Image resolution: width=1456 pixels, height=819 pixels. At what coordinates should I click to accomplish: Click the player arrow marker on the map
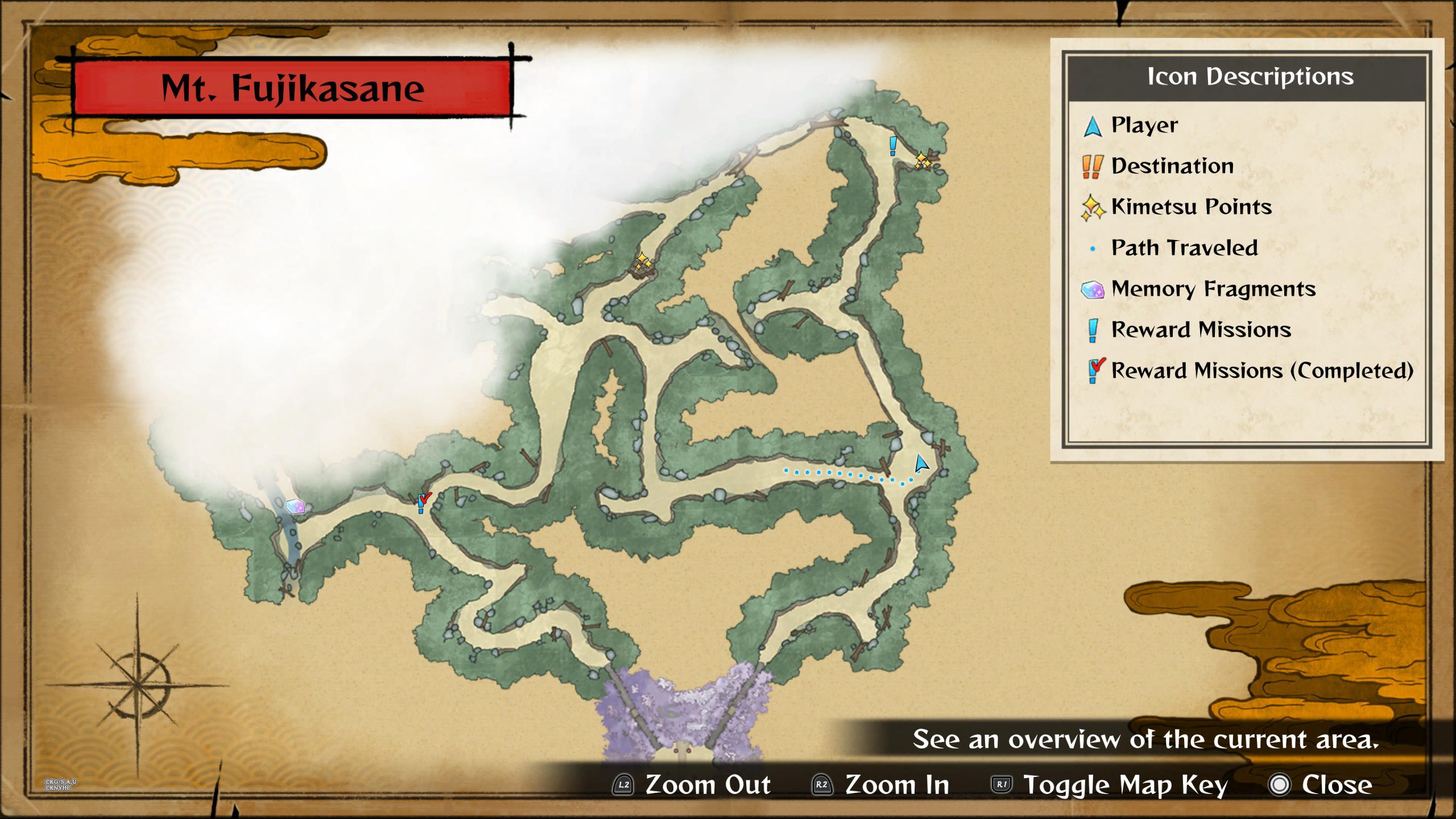[921, 463]
